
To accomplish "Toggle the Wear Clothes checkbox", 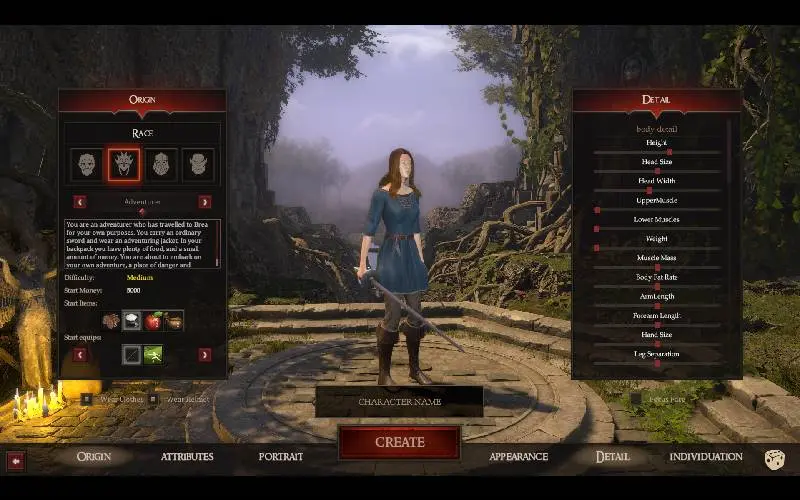I will click(x=87, y=399).
